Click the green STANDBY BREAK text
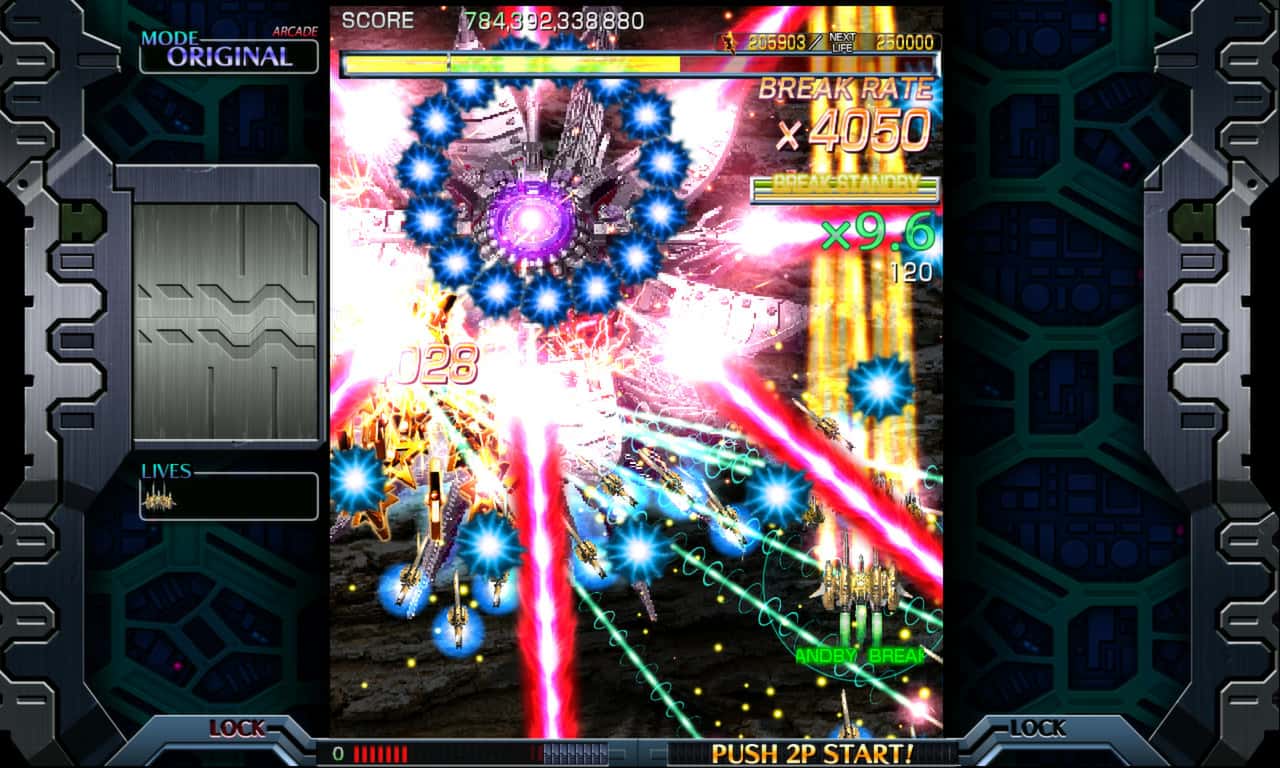 (x=860, y=657)
